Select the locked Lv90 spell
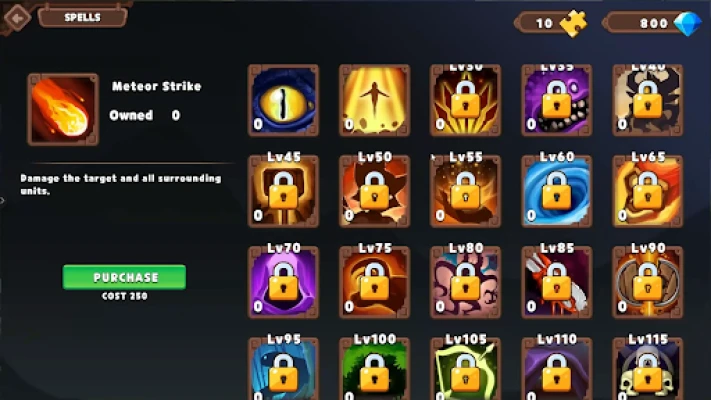The height and width of the screenshot is (400, 711). (x=647, y=282)
